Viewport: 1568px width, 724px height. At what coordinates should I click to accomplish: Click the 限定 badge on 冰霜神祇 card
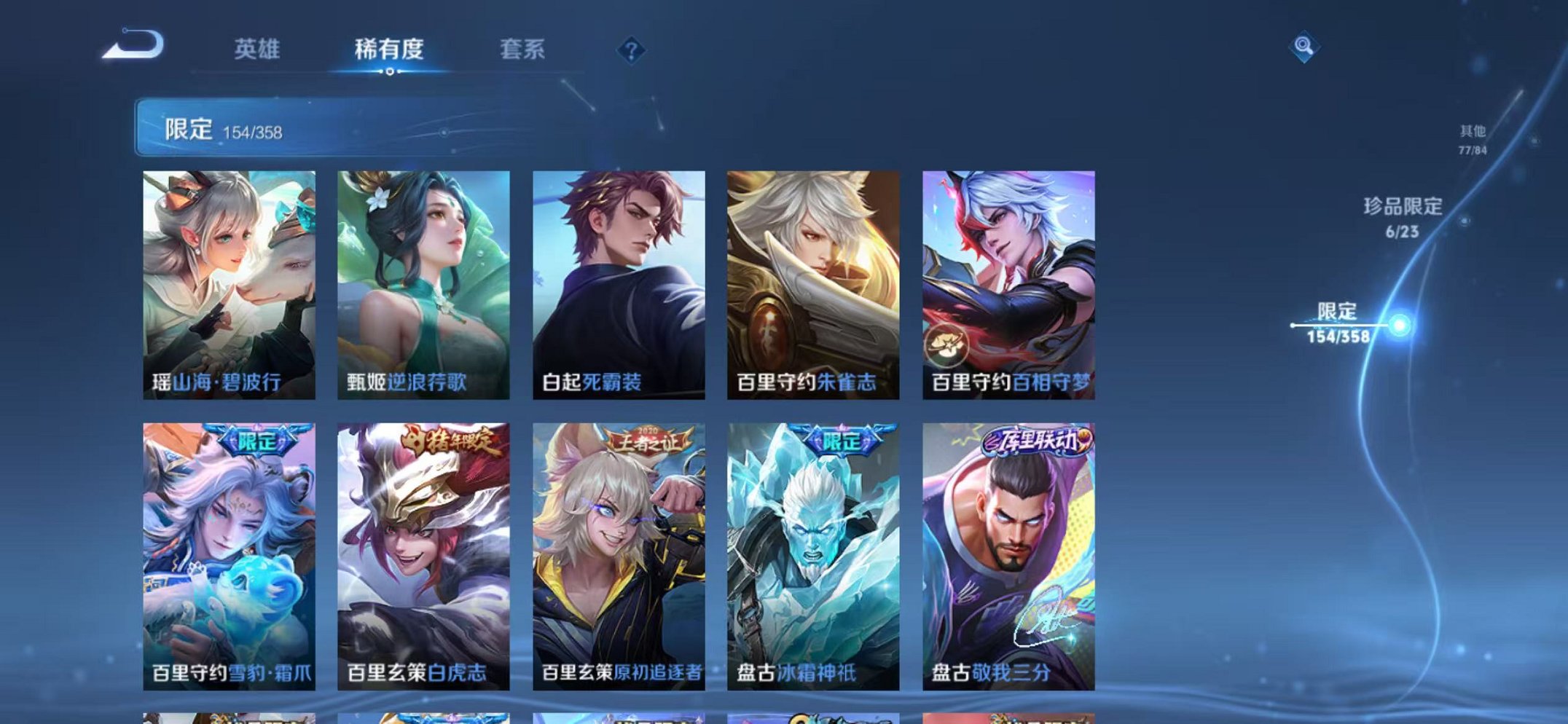[x=844, y=439]
